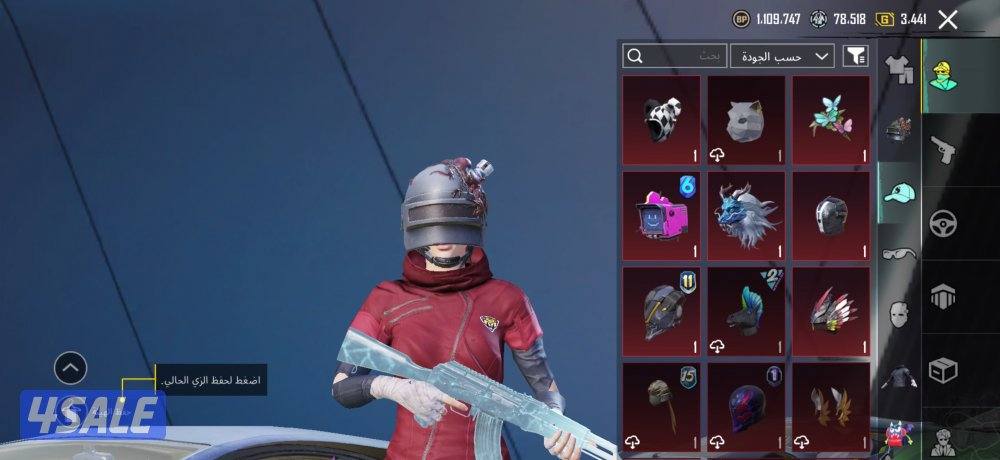The height and width of the screenshot is (460, 1000).
Task: Select the white cat mask item
Action: pos(746,120)
